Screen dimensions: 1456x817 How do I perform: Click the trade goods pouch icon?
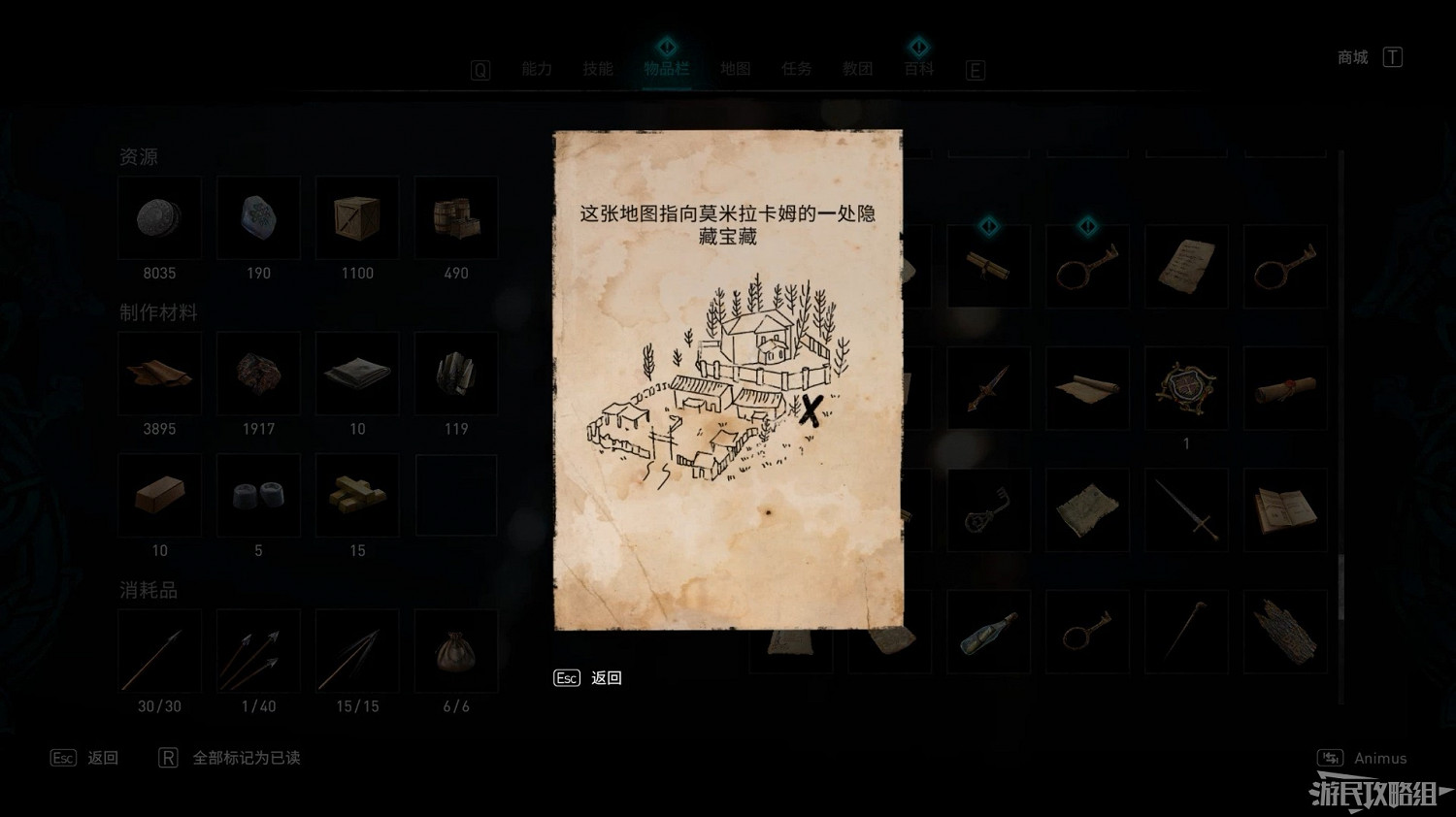[456, 650]
